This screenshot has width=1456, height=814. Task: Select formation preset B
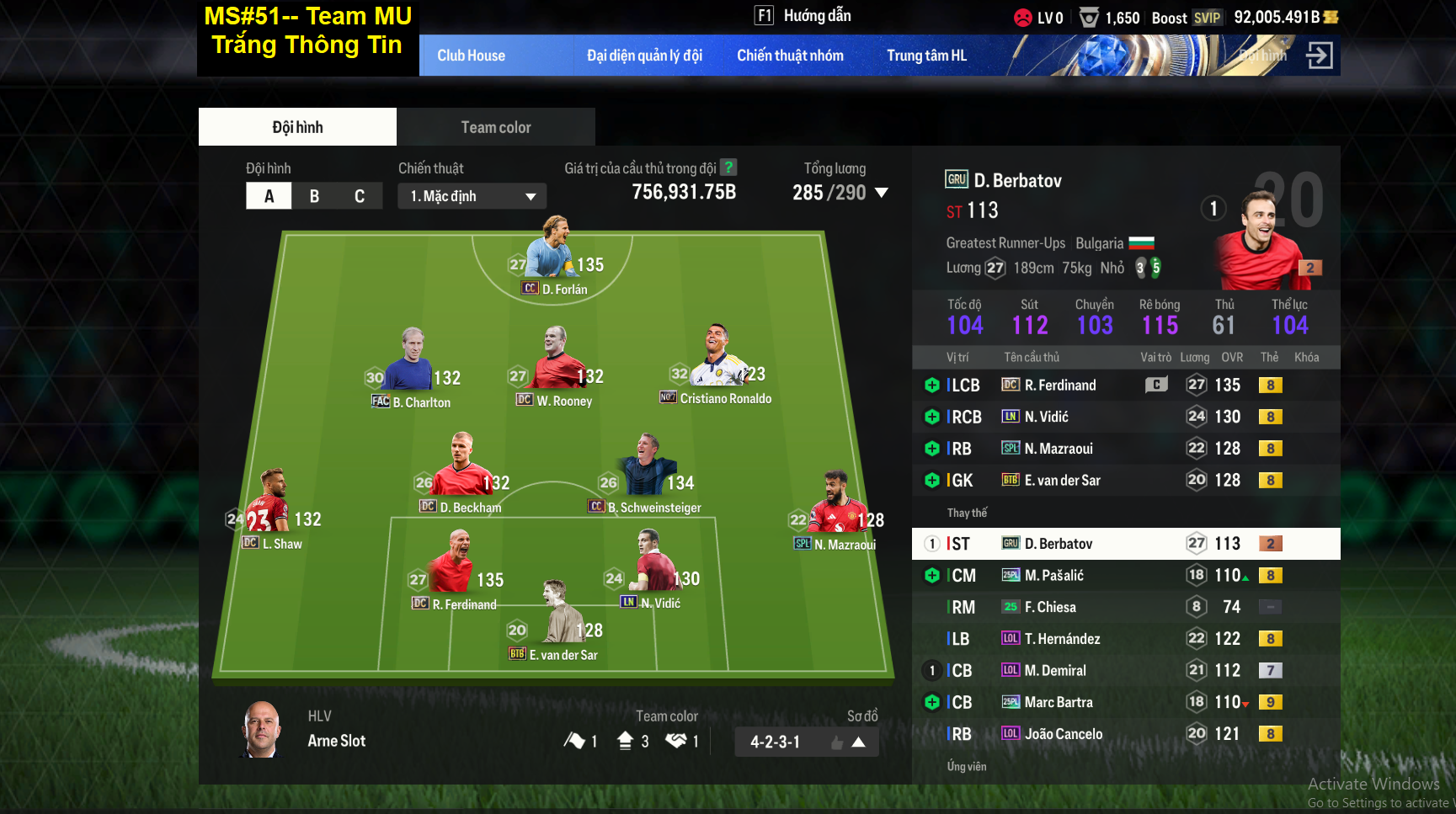pyautogui.click(x=314, y=195)
